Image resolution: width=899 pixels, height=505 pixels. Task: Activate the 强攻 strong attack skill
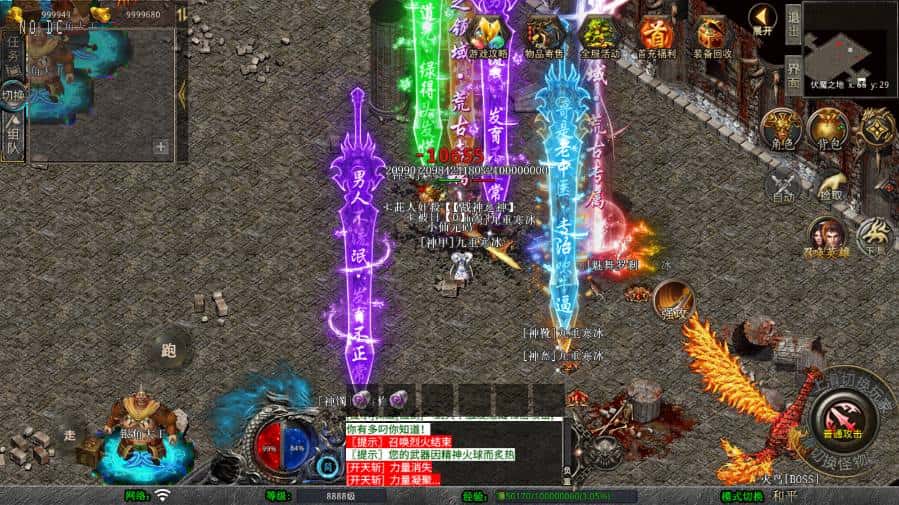tap(673, 300)
